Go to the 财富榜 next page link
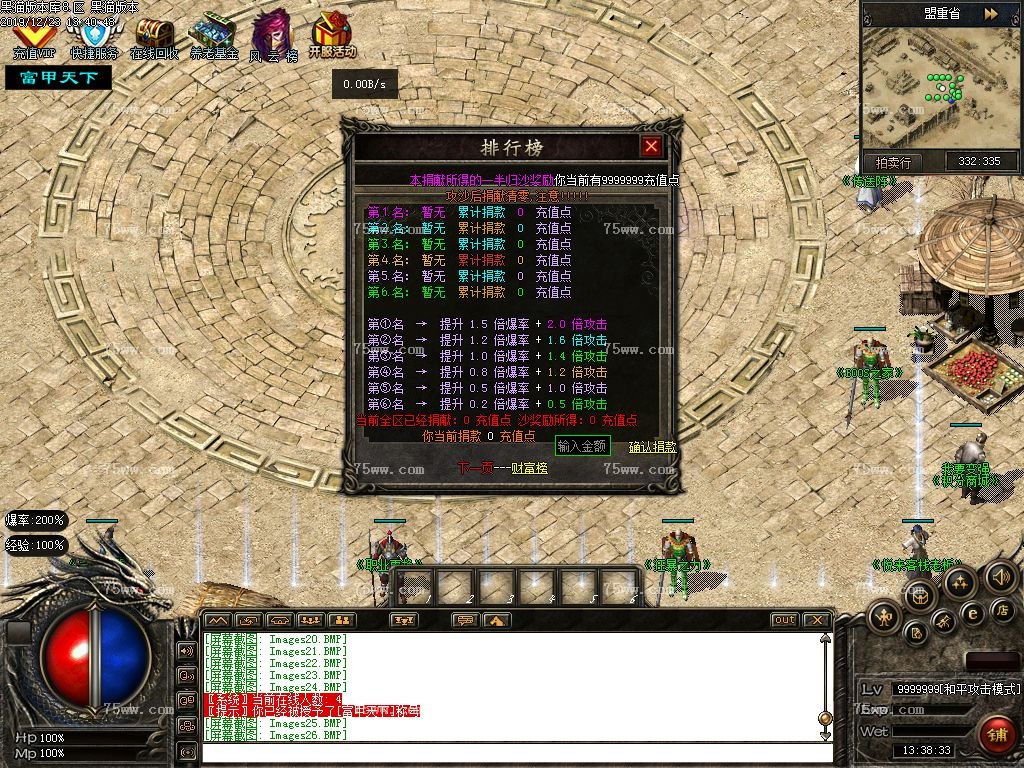This screenshot has width=1024, height=768. [x=502, y=467]
